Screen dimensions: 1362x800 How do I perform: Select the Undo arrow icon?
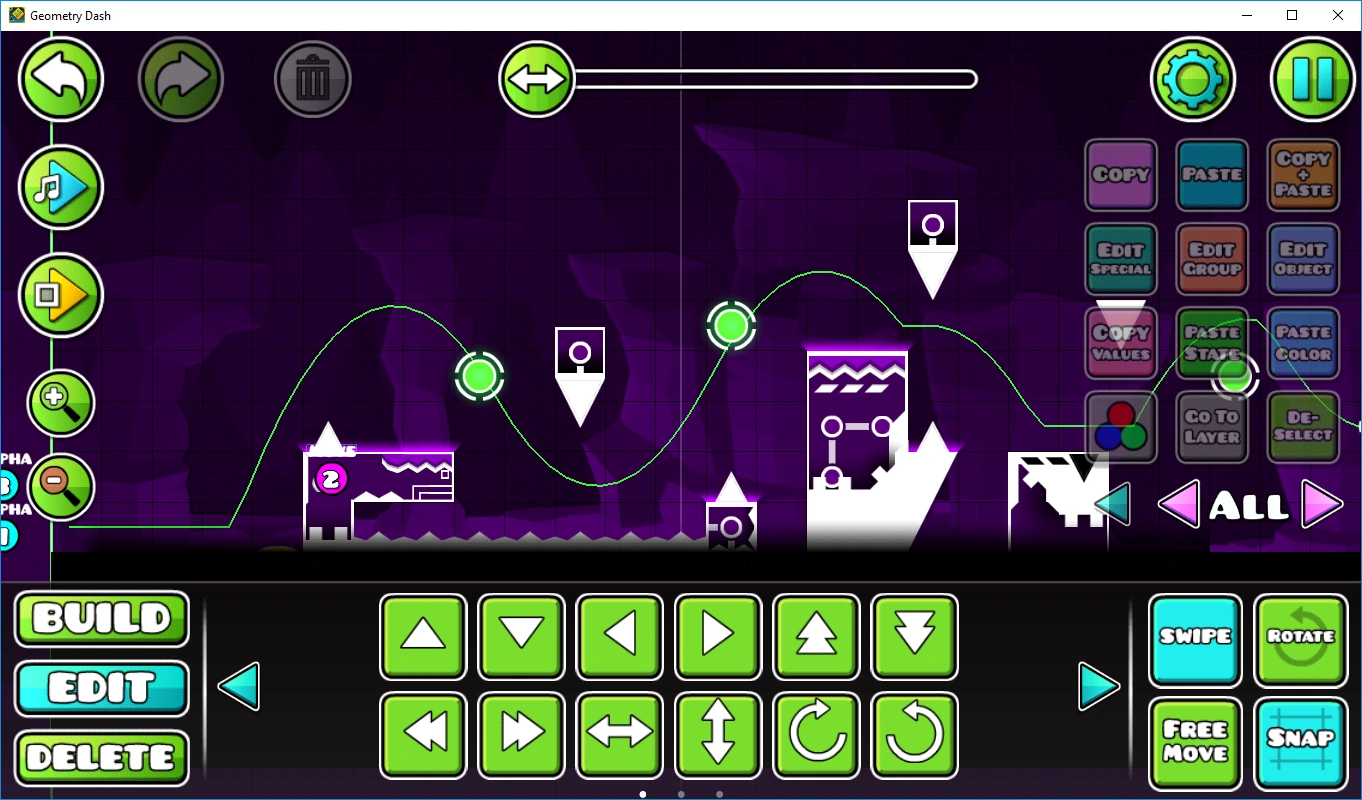[x=60, y=79]
